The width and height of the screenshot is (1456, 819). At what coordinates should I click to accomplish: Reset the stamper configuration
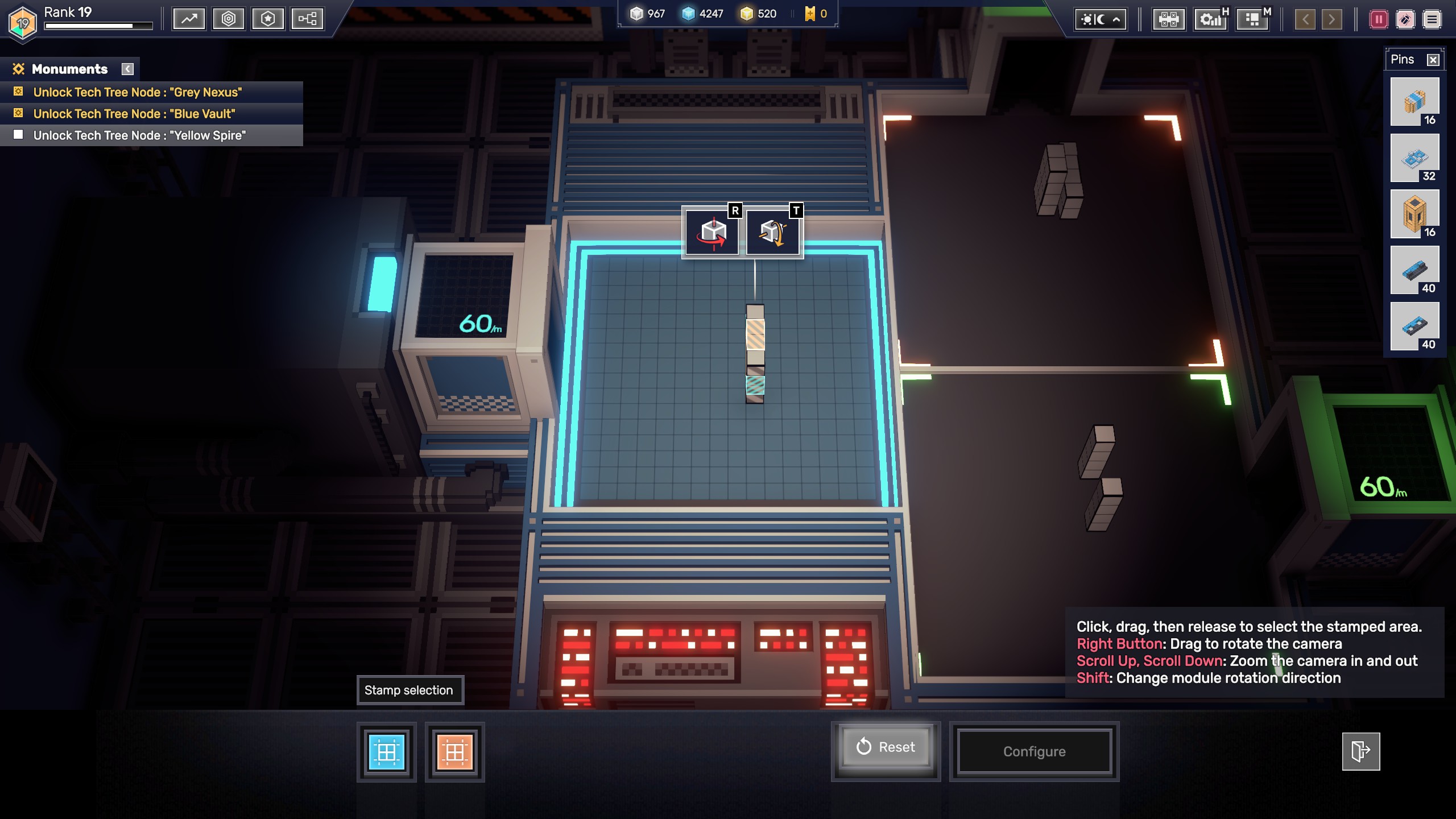886,747
